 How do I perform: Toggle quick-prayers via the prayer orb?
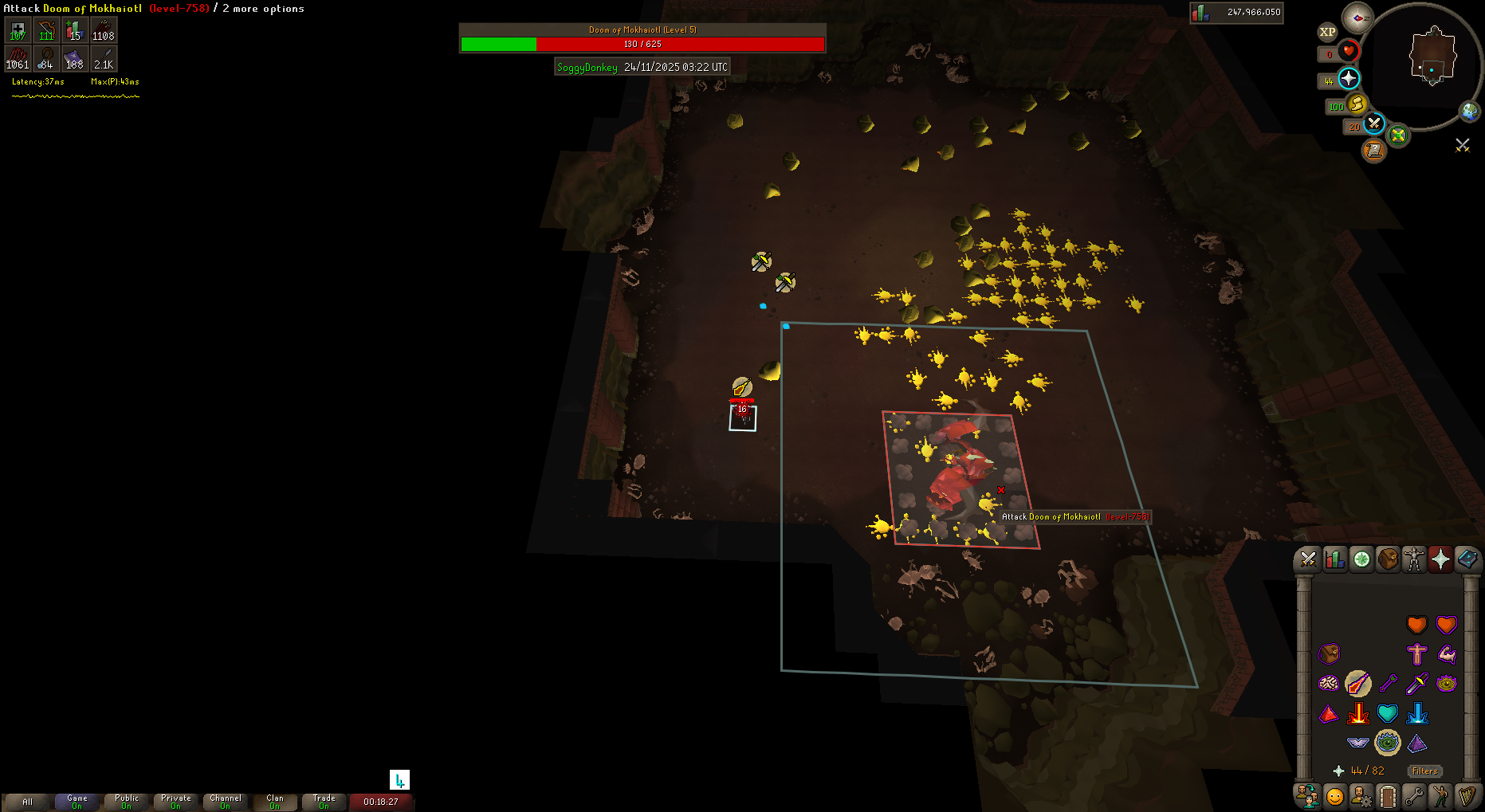pyautogui.click(x=1348, y=79)
